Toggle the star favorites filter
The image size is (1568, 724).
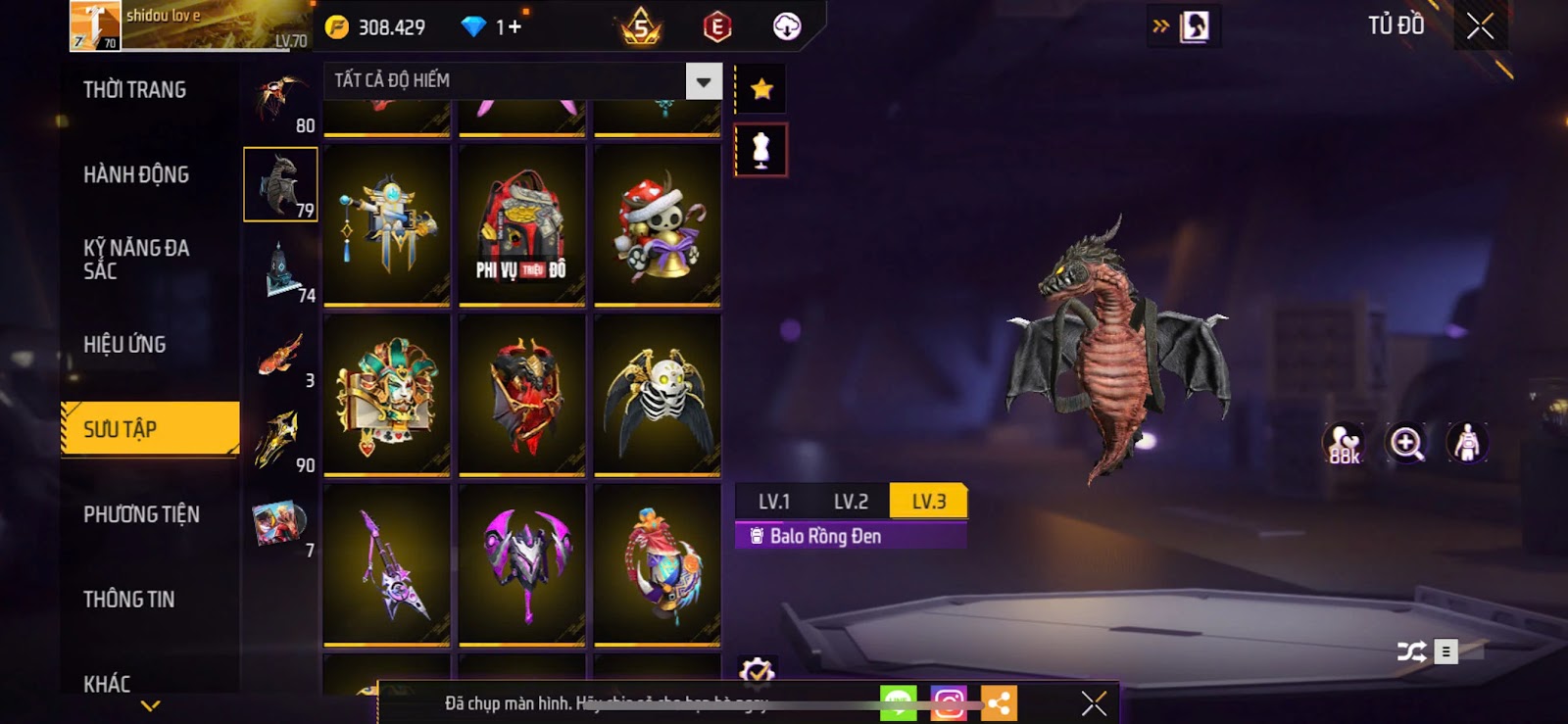(x=761, y=90)
